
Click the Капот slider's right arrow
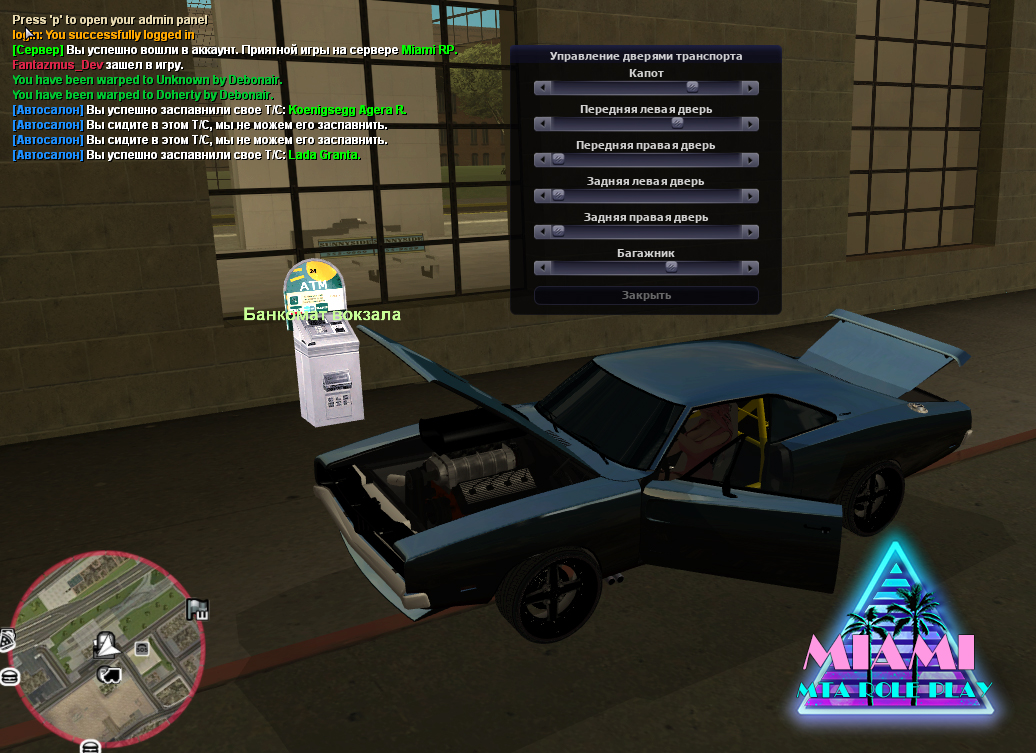click(750, 88)
